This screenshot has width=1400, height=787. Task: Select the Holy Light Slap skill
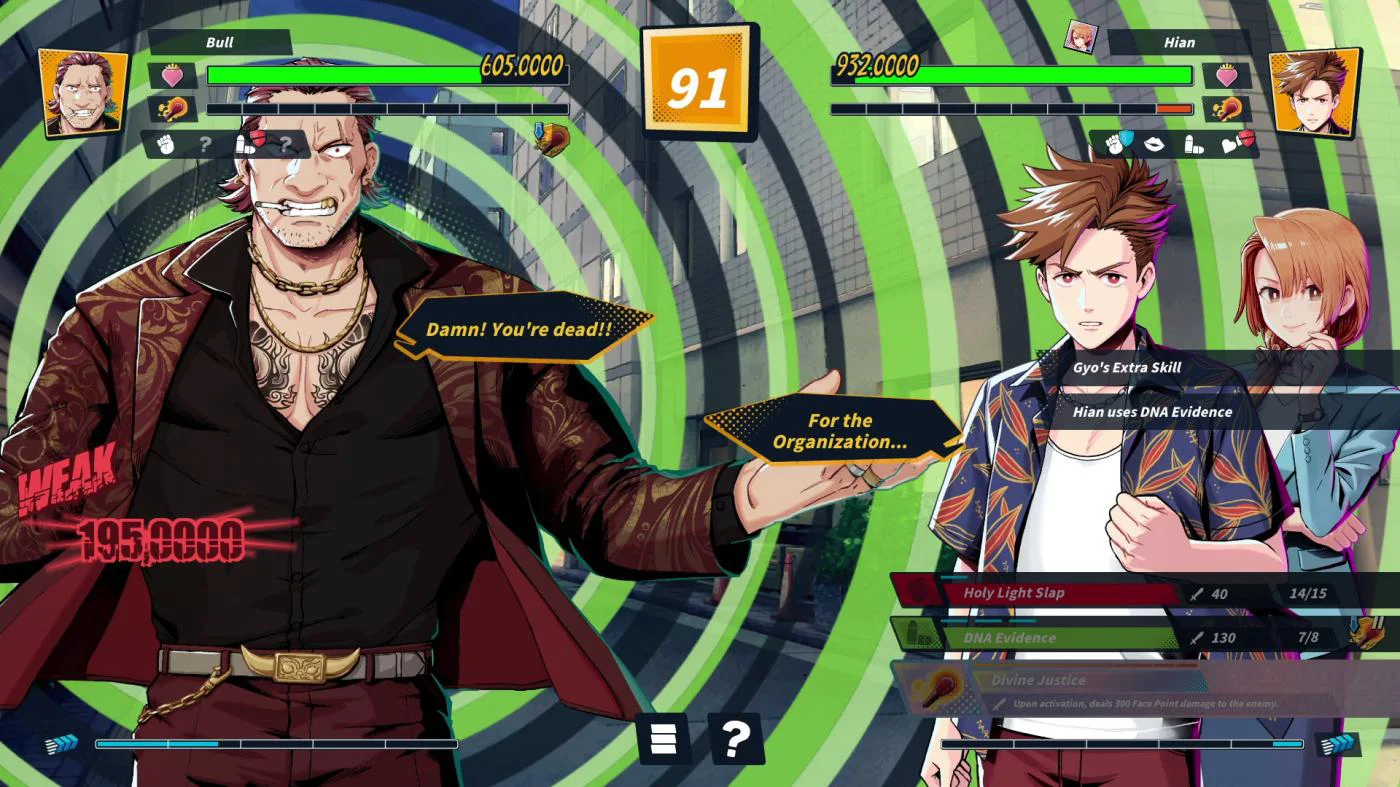tap(1040, 593)
